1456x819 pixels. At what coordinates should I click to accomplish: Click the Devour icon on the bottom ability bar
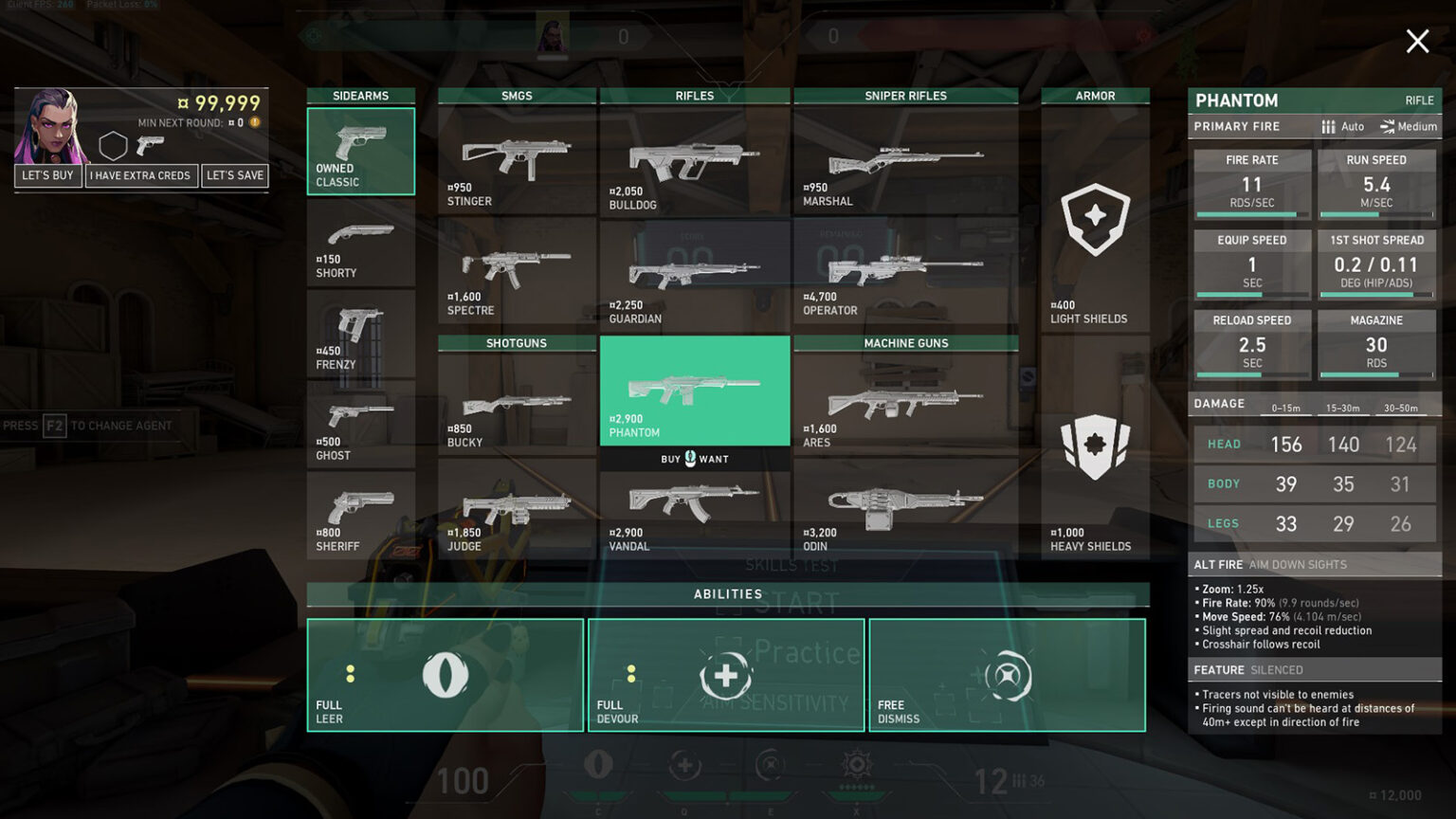[x=684, y=766]
